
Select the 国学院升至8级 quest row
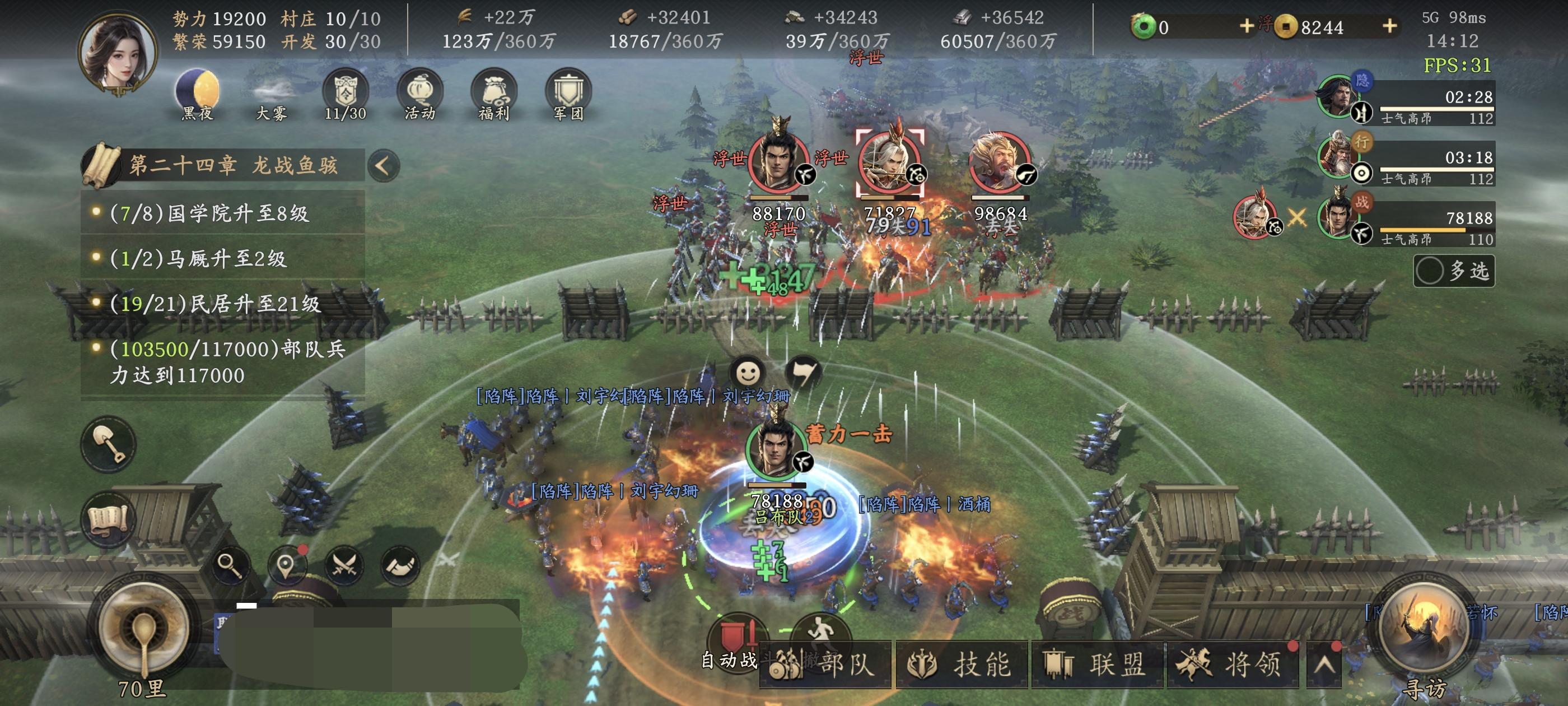point(223,213)
